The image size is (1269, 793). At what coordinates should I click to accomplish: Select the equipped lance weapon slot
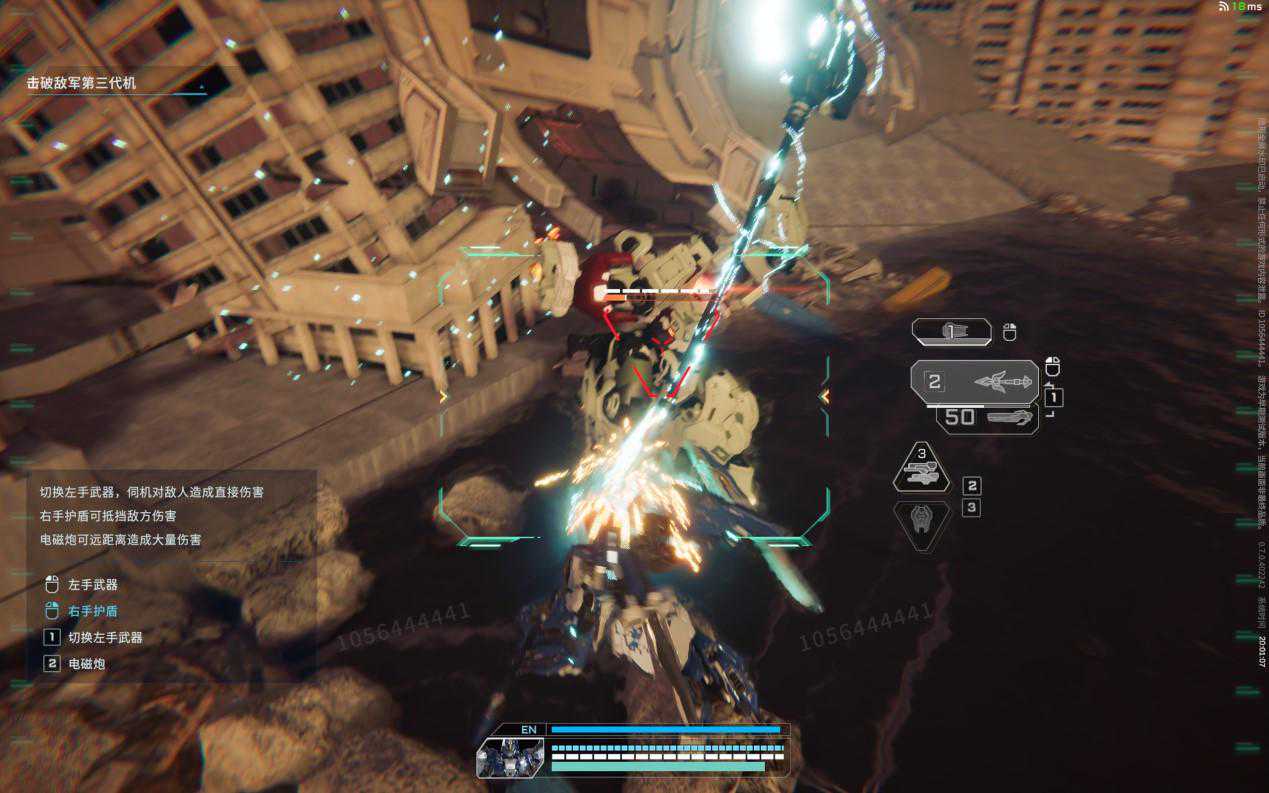974,381
